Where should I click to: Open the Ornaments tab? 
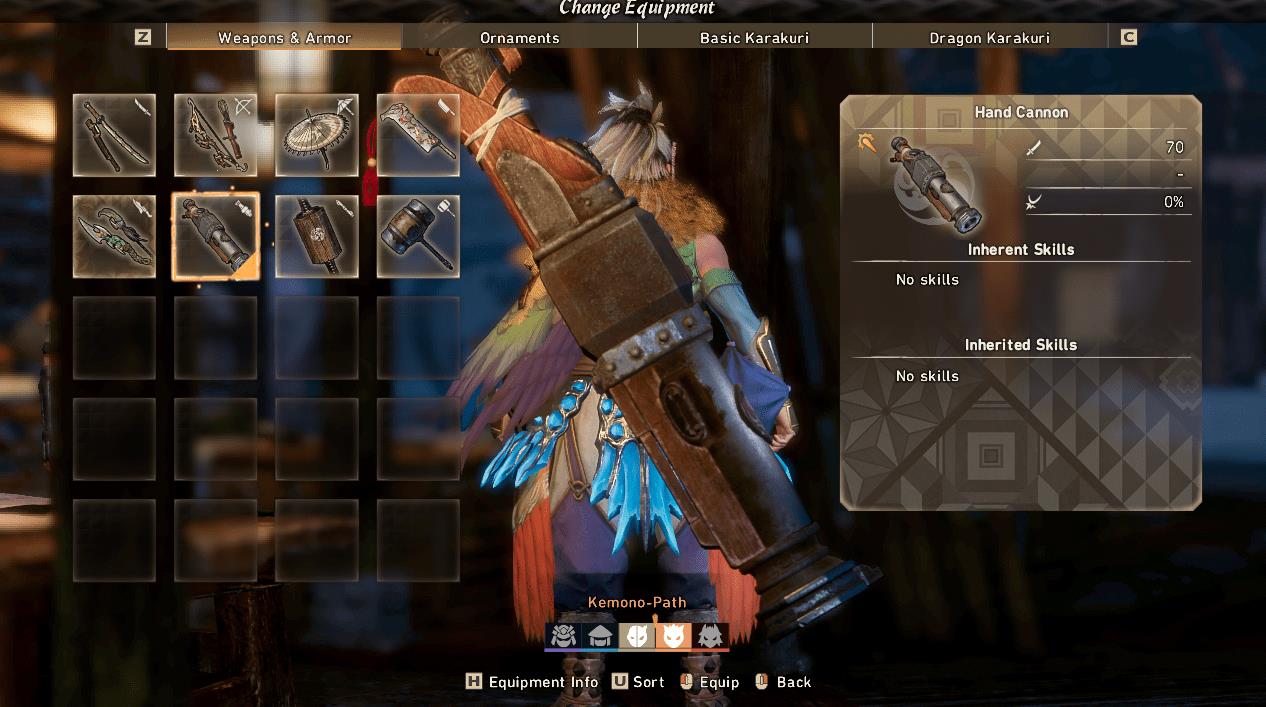(519, 38)
